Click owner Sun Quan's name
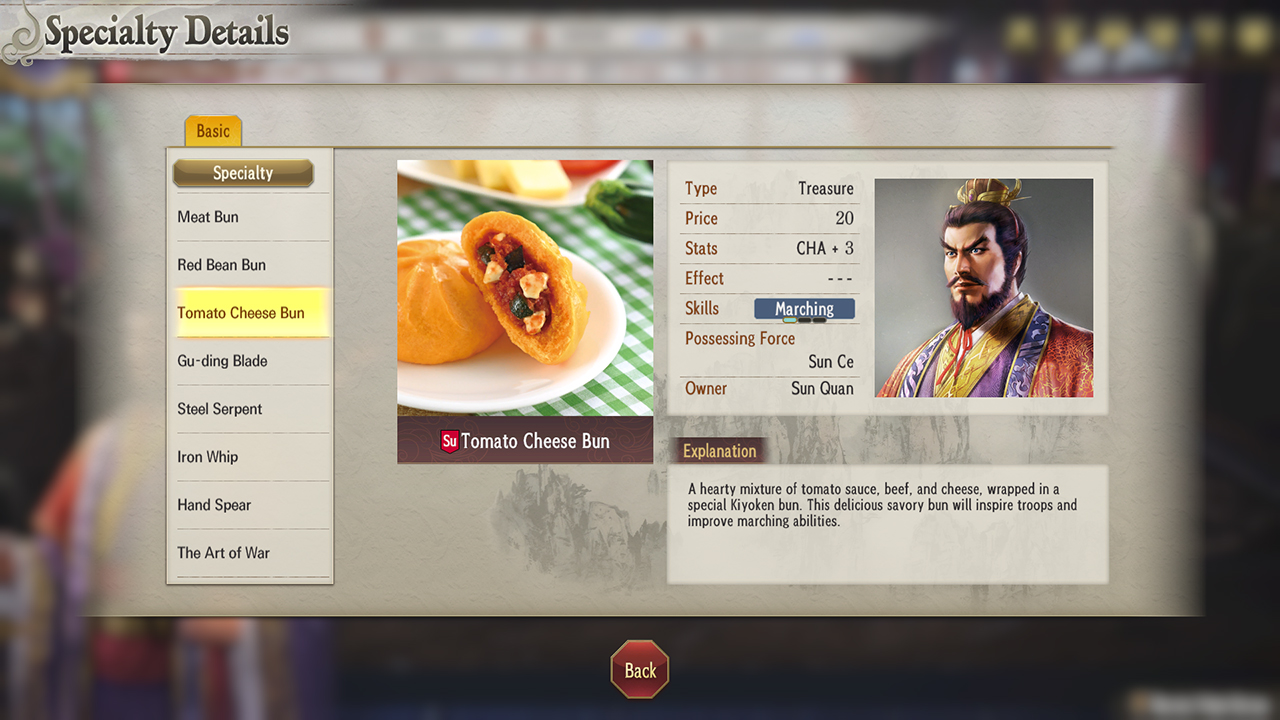 824,388
